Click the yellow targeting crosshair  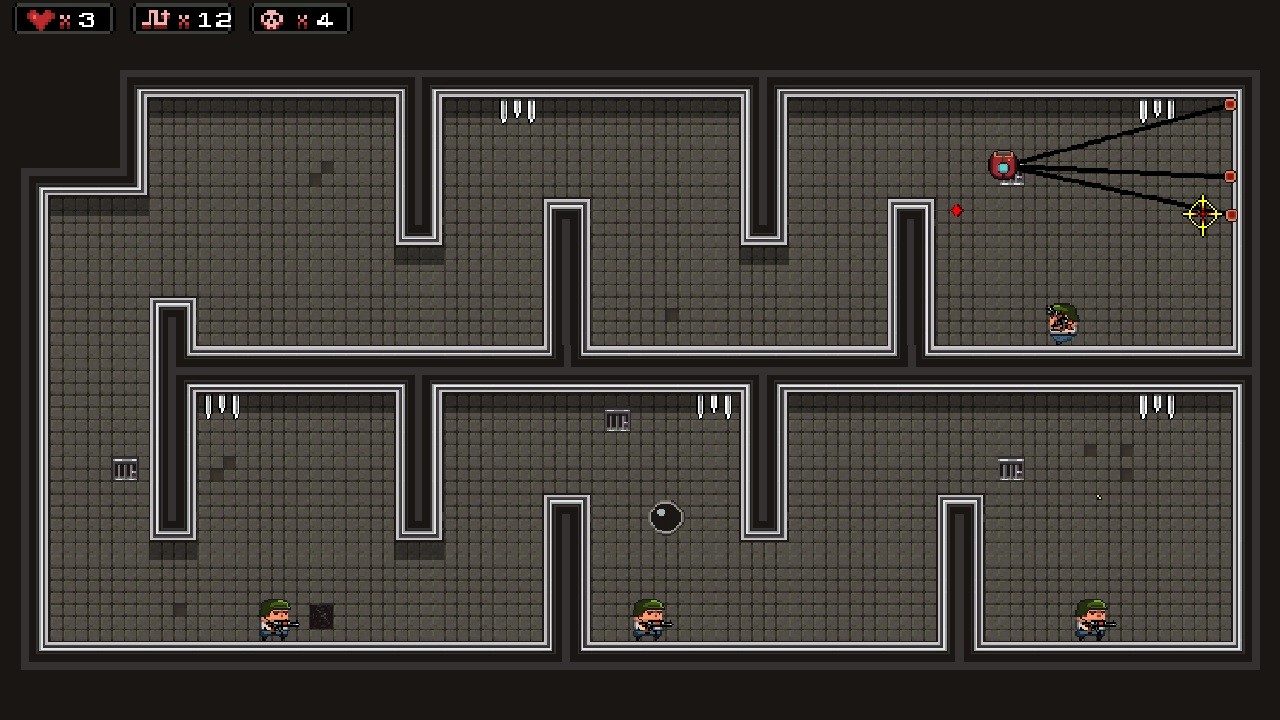click(1201, 216)
